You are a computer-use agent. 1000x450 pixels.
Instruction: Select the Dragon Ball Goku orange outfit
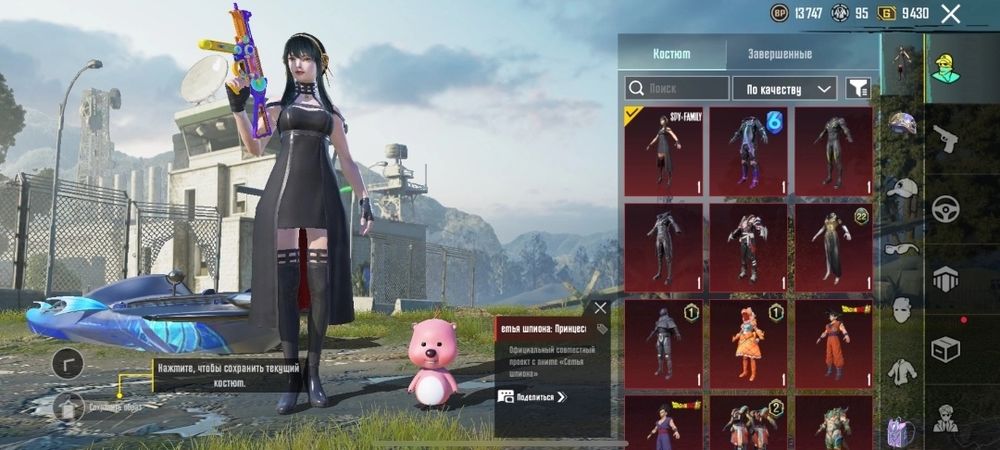(833, 343)
